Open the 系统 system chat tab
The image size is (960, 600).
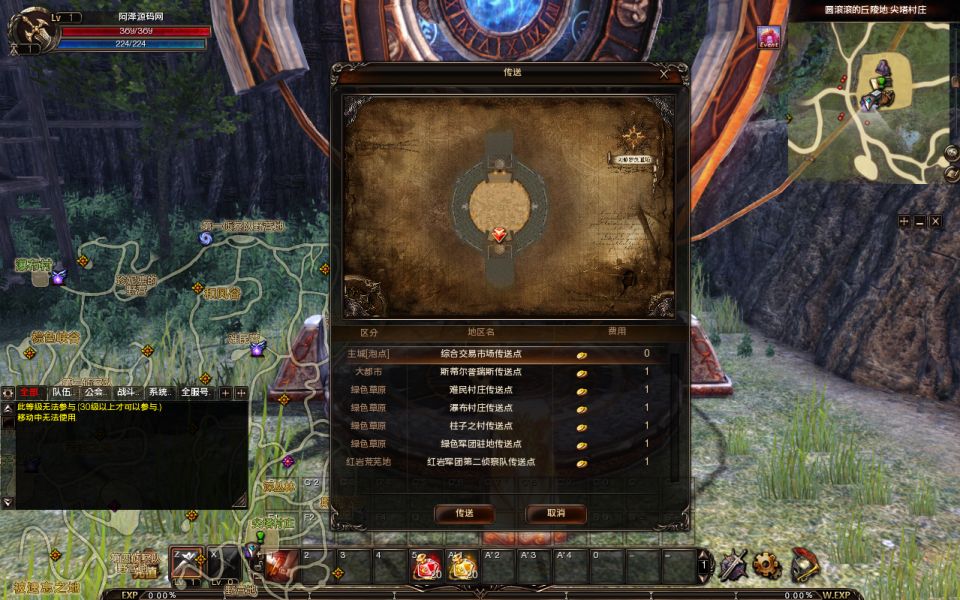(x=159, y=393)
